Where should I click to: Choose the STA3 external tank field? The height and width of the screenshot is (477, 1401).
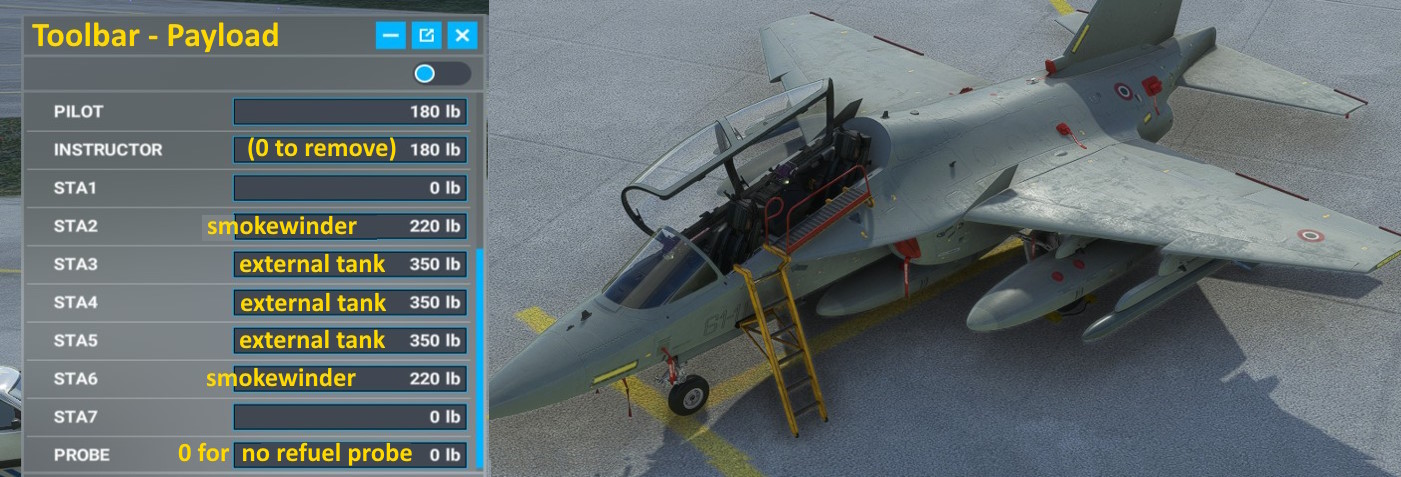click(350, 265)
